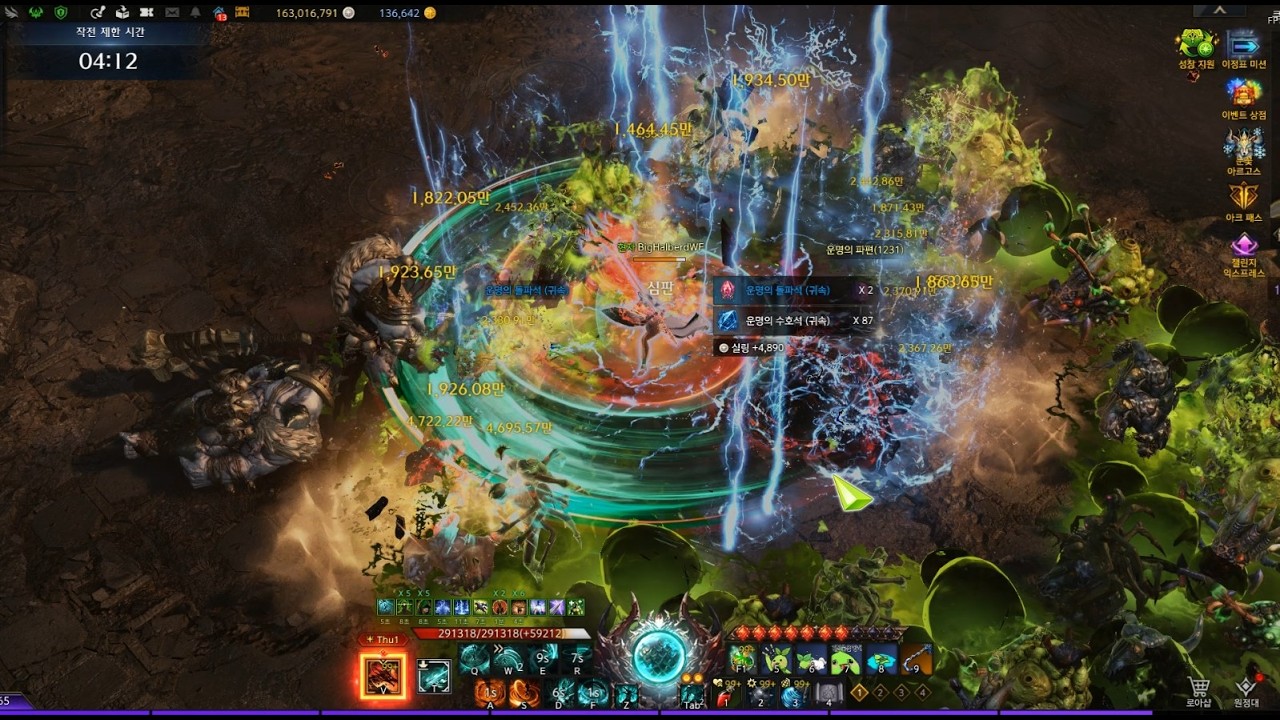Viewport: 1280px width, 720px height.
Task: Open the treasure chest icon in top bar
Action: (243, 13)
